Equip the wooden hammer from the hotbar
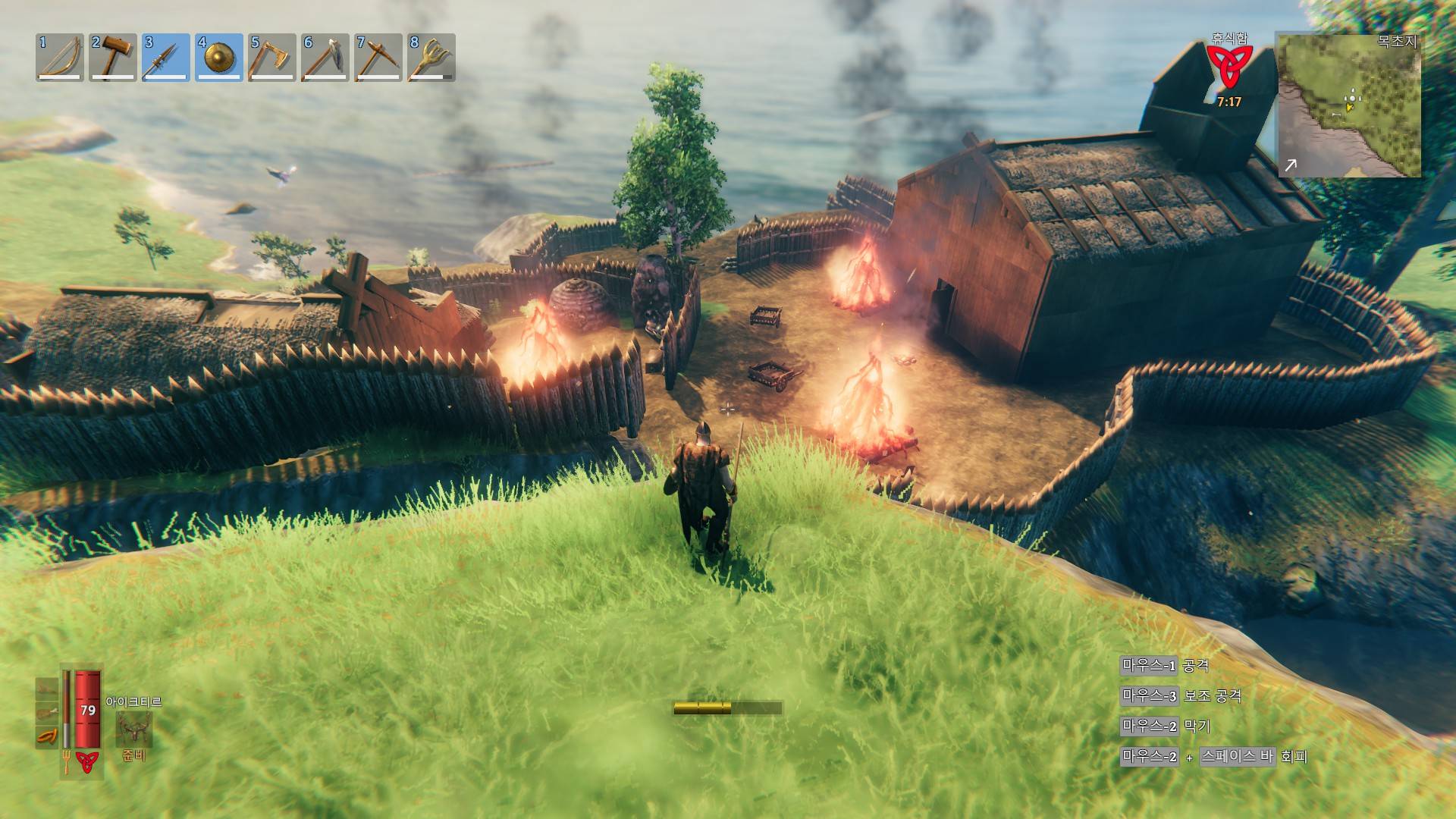 point(112,57)
